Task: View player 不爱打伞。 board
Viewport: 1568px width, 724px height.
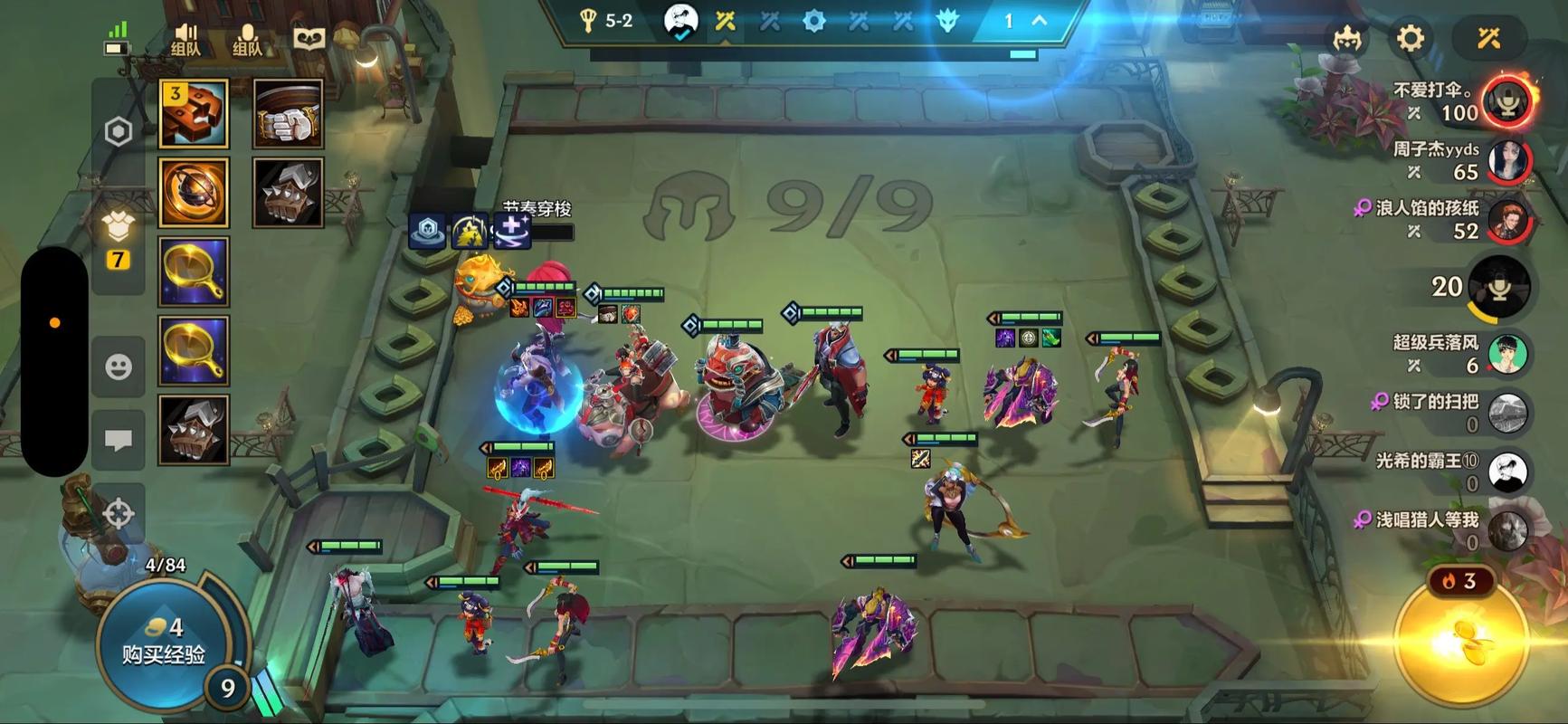Action: (x=1507, y=100)
